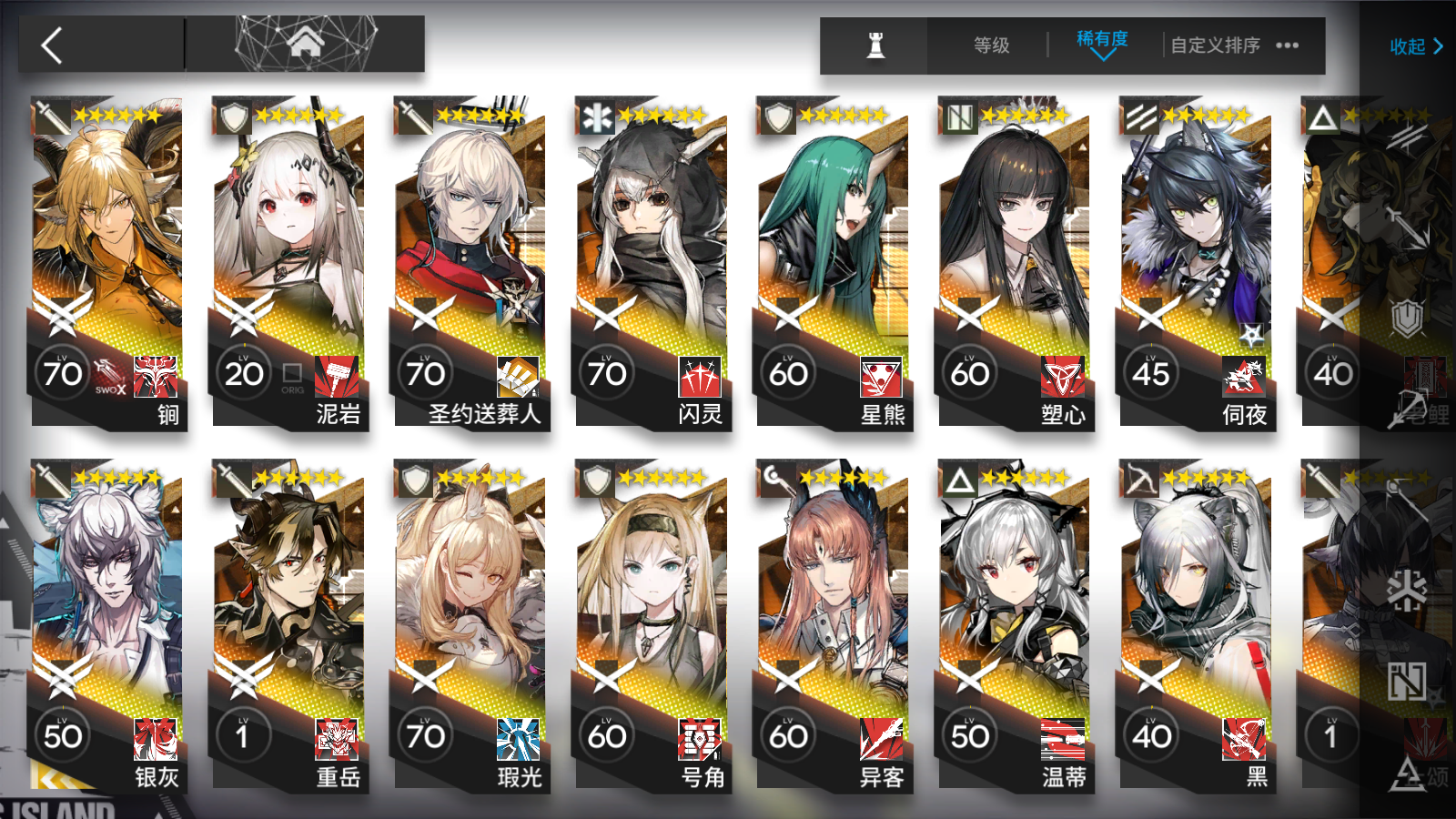1456x819 pixels.
Task: Select operator card 异客
Action: [x=833, y=625]
